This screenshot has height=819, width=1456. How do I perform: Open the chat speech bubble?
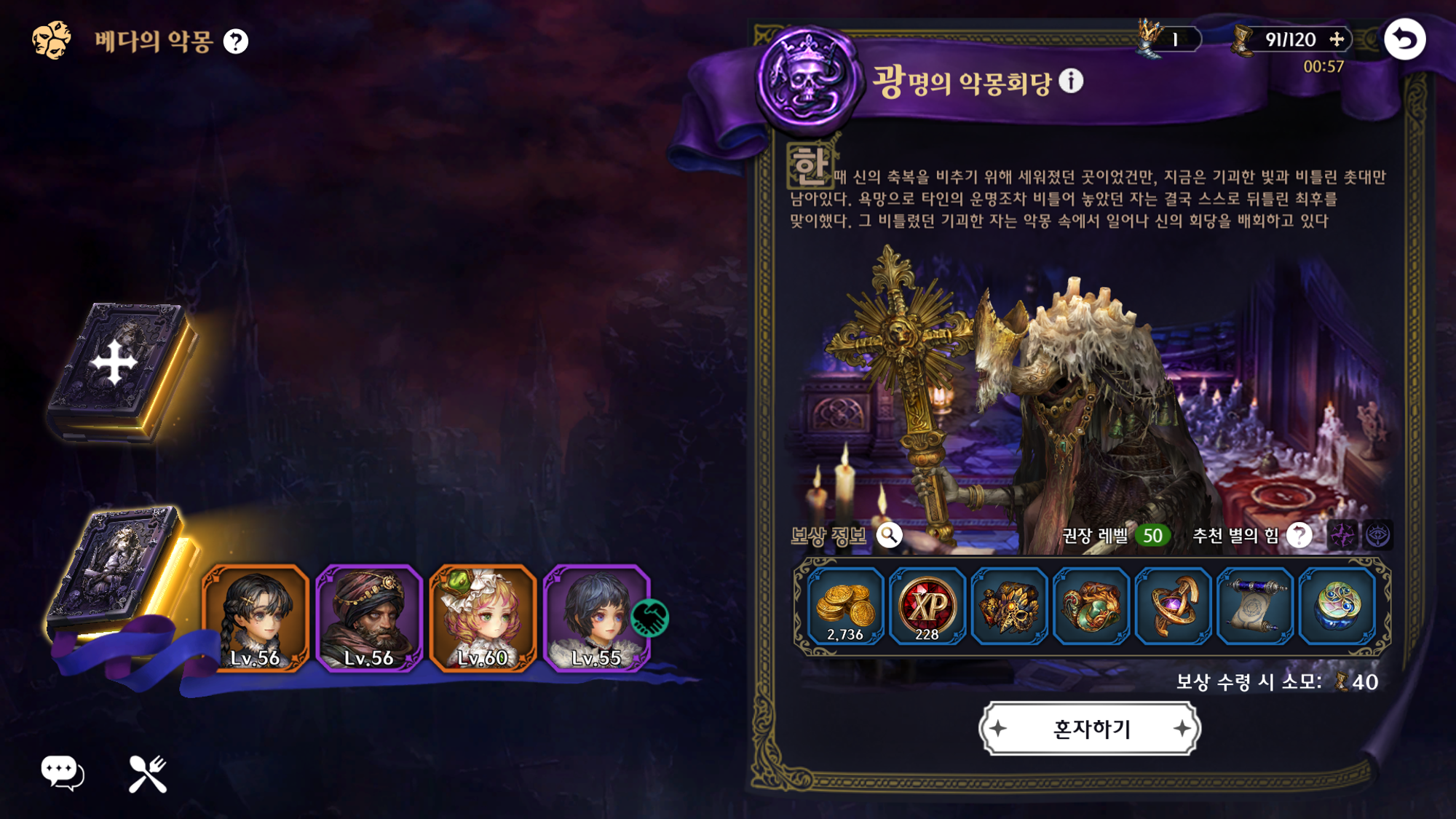click(62, 773)
